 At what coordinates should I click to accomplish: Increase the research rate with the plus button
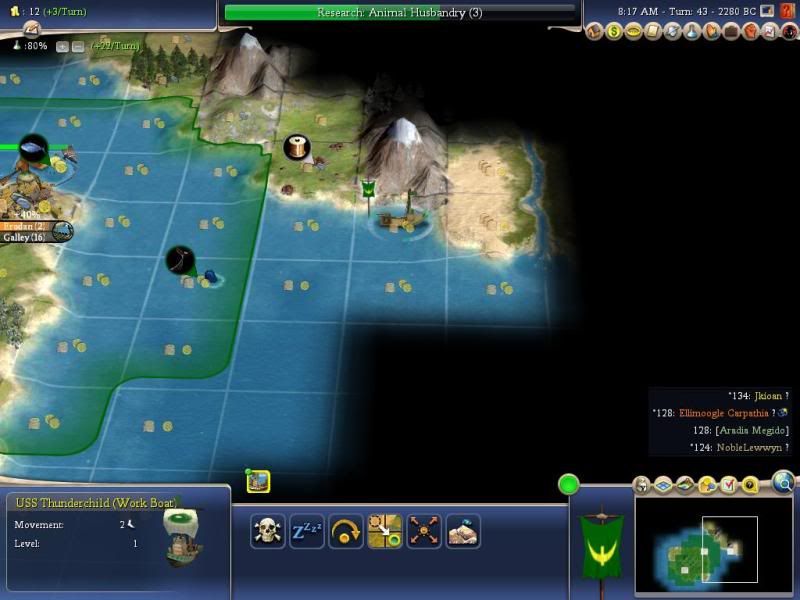pyautogui.click(x=62, y=46)
